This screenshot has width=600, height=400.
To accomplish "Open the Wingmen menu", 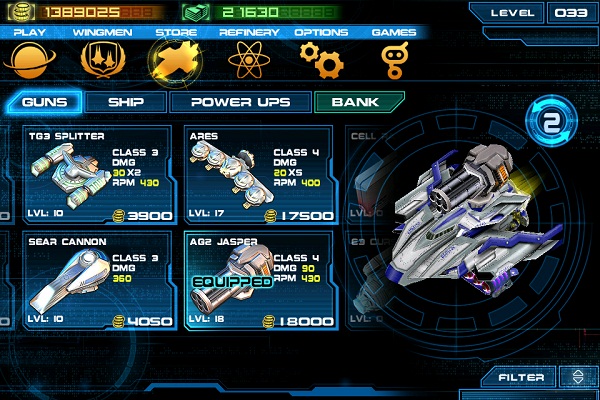I will pos(101,62).
